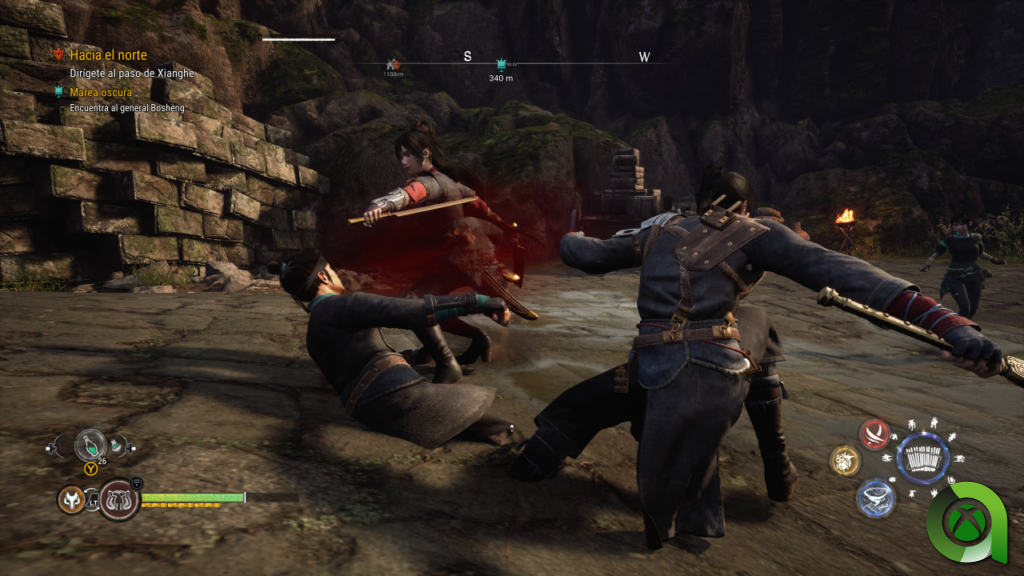Open the 'Marea oscura' quest objective
Image resolution: width=1024 pixels, height=576 pixels.
point(103,92)
